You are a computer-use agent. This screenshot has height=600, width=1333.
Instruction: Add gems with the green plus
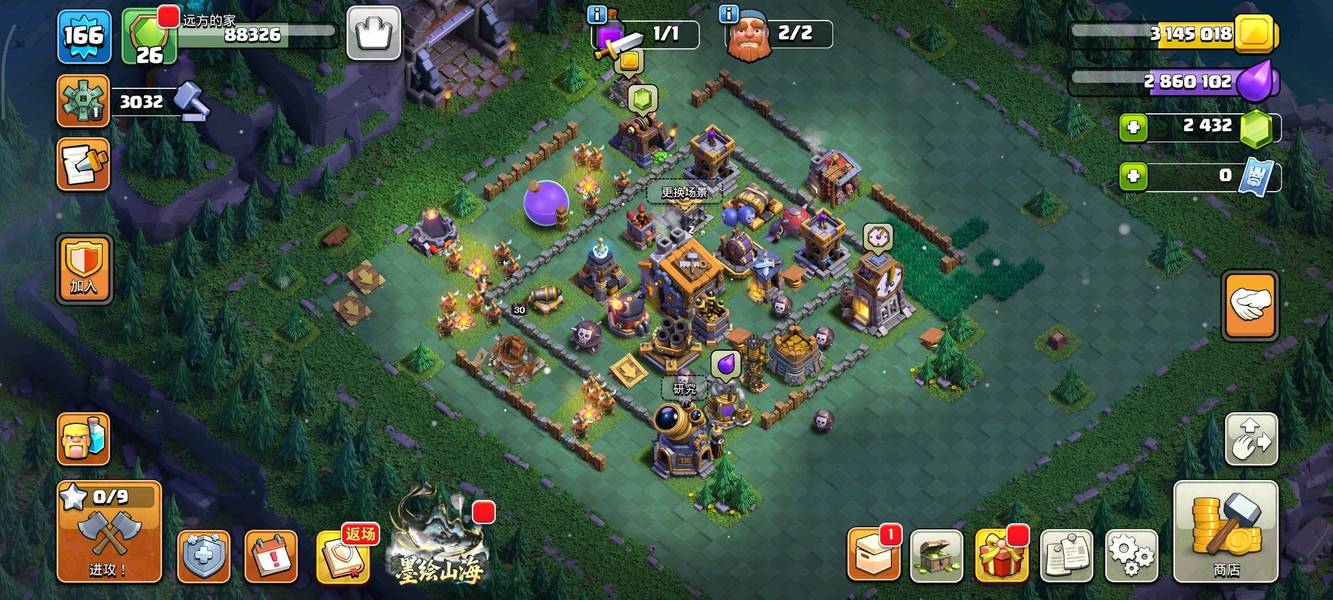tap(1132, 126)
